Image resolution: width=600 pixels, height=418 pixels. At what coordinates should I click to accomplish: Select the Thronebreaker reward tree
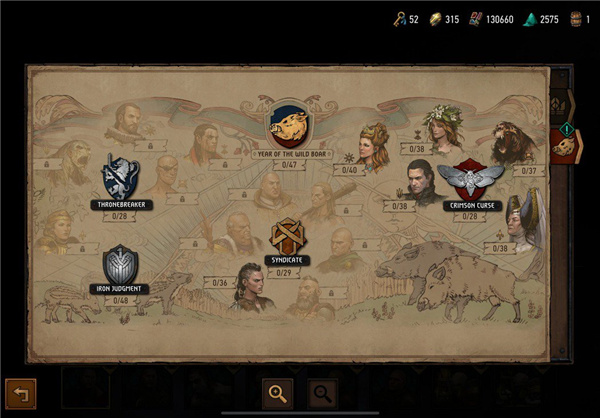tap(119, 177)
